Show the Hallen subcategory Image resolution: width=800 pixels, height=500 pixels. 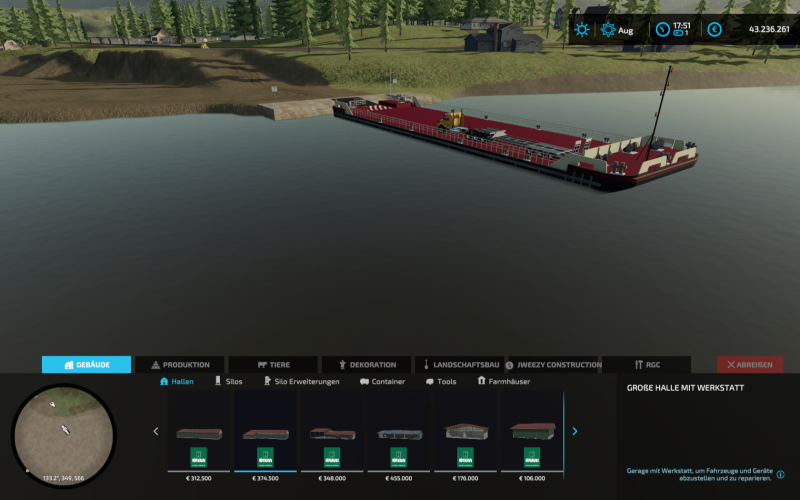[177, 382]
